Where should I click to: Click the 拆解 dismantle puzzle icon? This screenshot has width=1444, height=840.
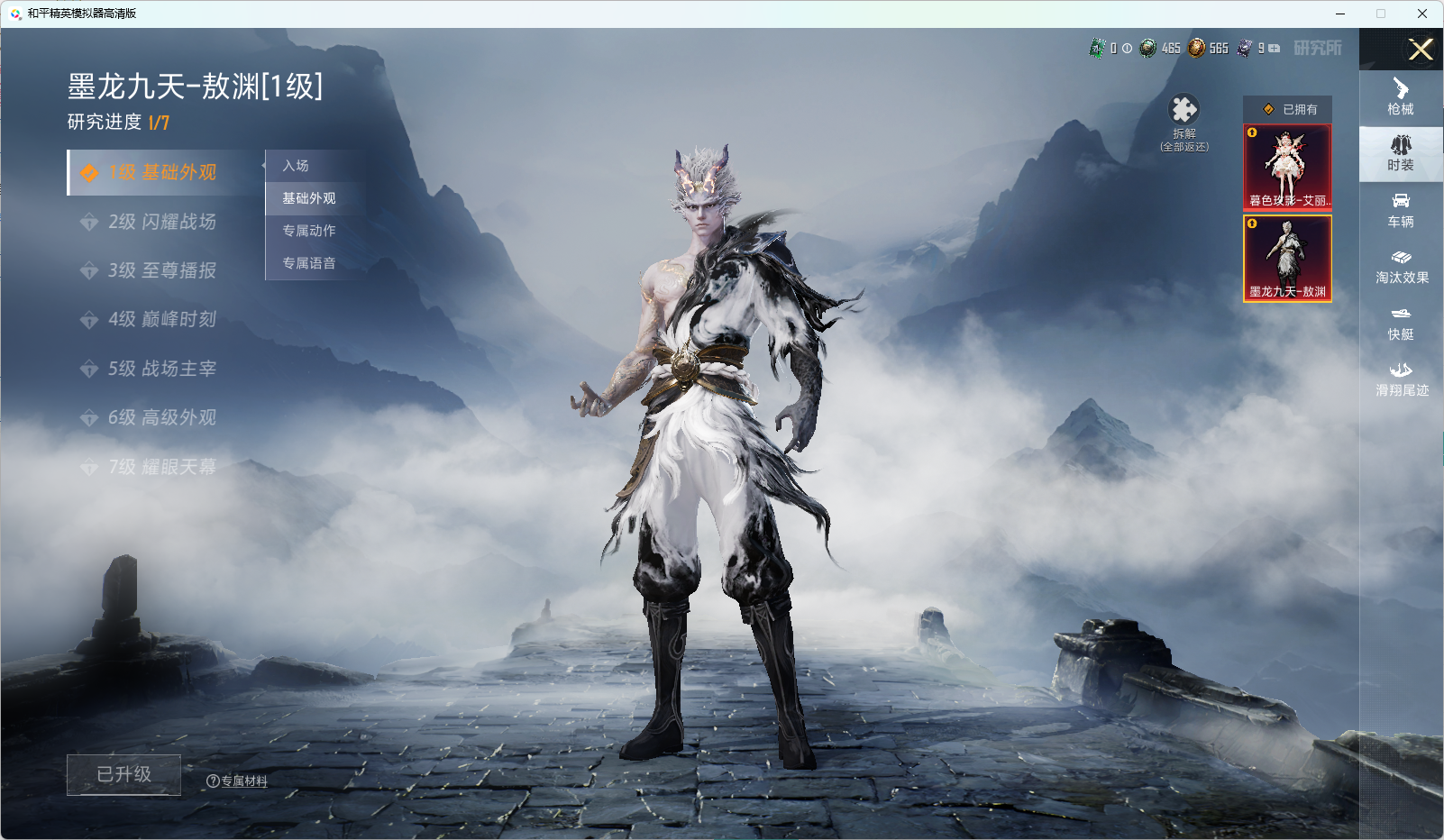[x=1184, y=111]
